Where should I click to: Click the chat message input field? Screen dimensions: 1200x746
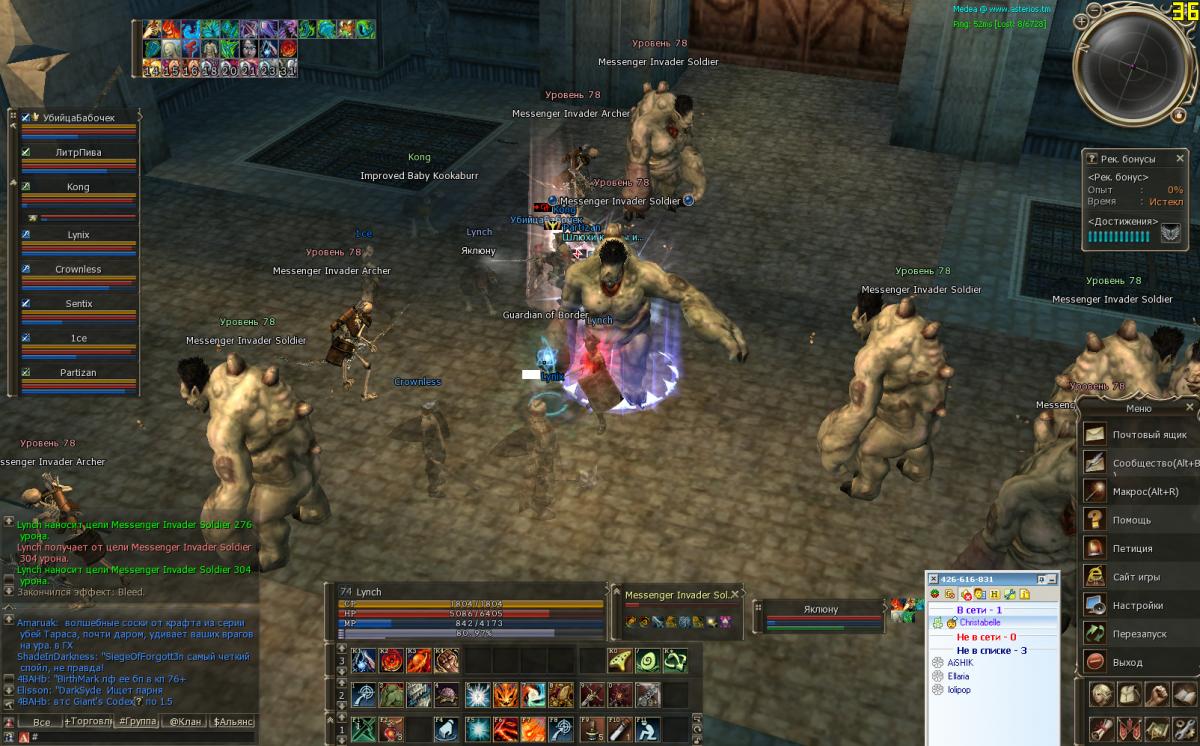[140, 737]
